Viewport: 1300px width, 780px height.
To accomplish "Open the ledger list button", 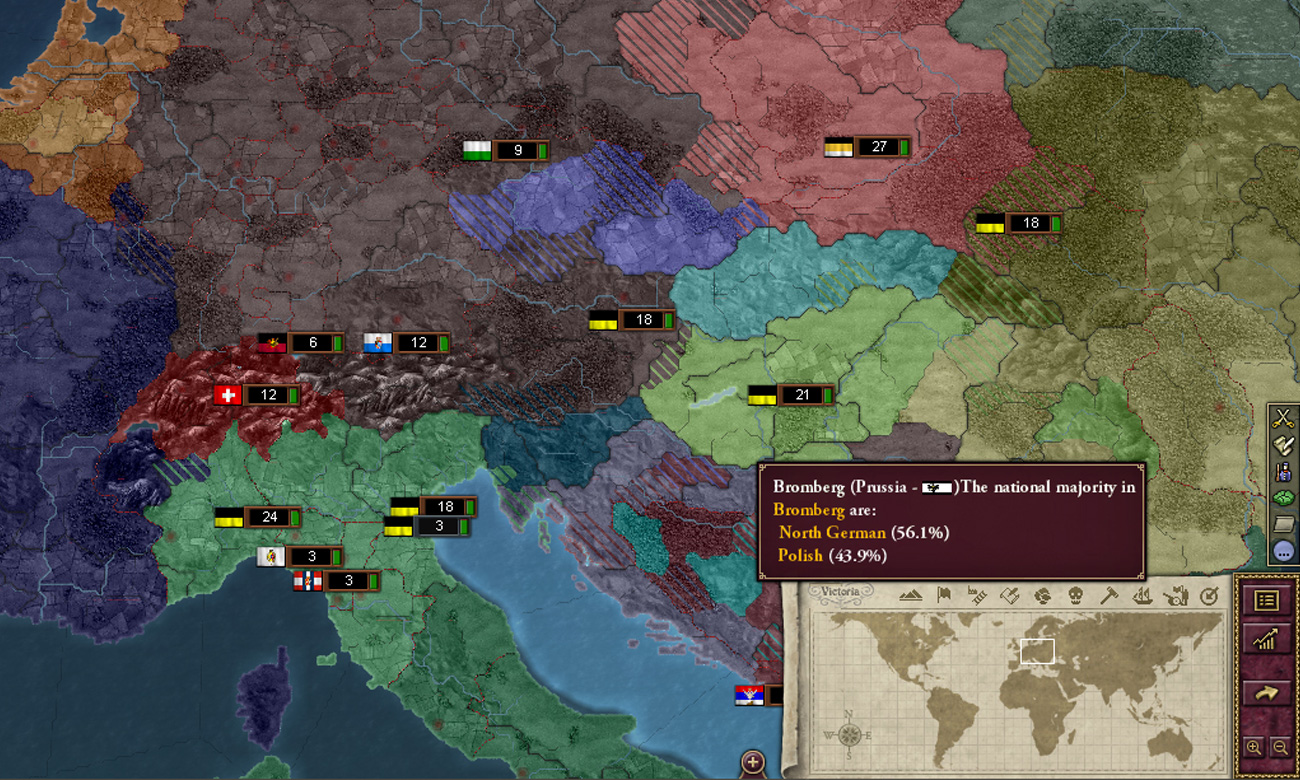I will point(1266,600).
